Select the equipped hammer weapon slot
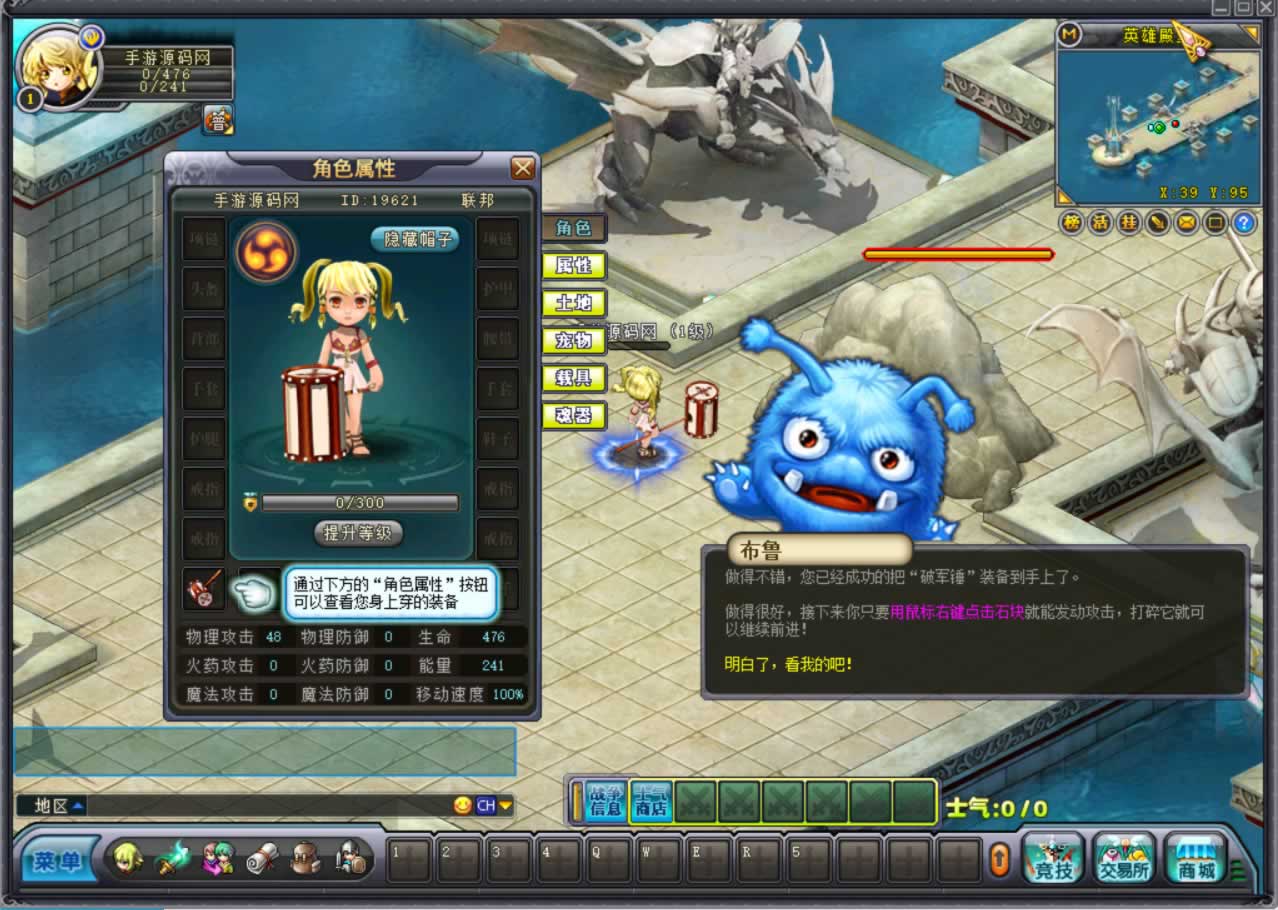Viewport: 1278px width, 910px height. [204, 589]
